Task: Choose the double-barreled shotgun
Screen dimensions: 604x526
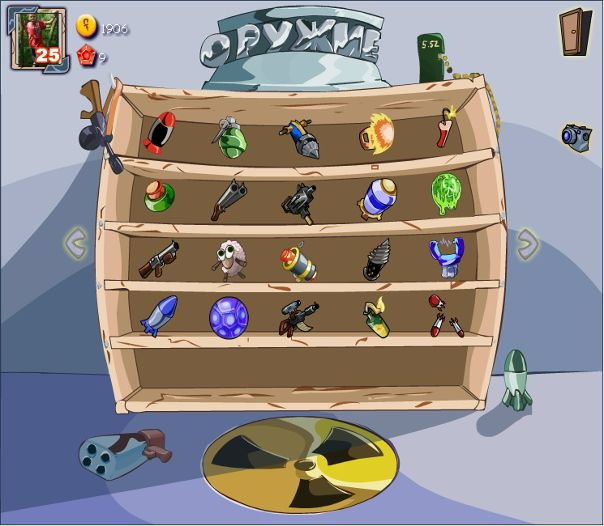Action: [229, 199]
